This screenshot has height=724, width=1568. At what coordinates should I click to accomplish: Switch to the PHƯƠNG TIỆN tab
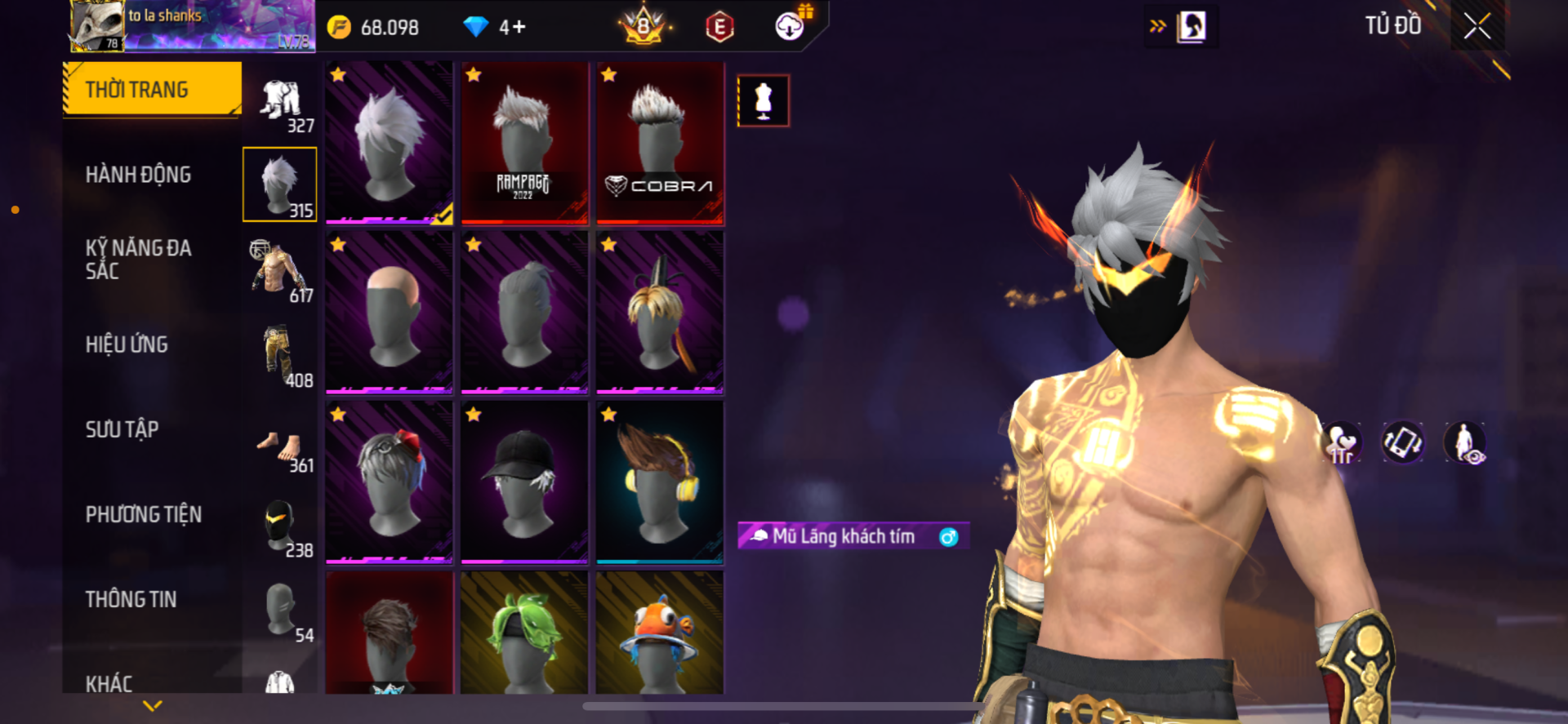[143, 514]
